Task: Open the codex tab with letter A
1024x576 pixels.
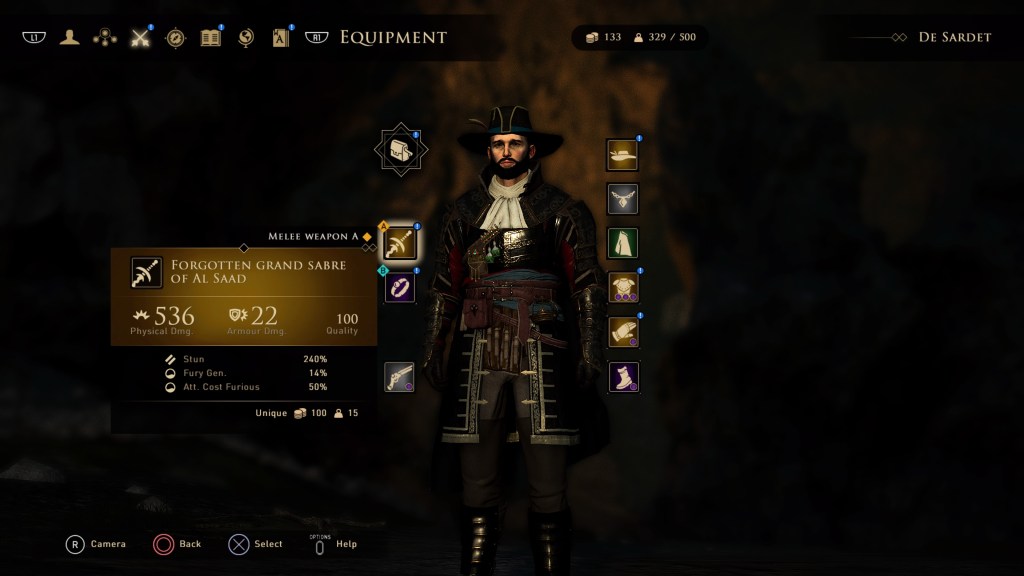Action: pyautogui.click(x=281, y=38)
